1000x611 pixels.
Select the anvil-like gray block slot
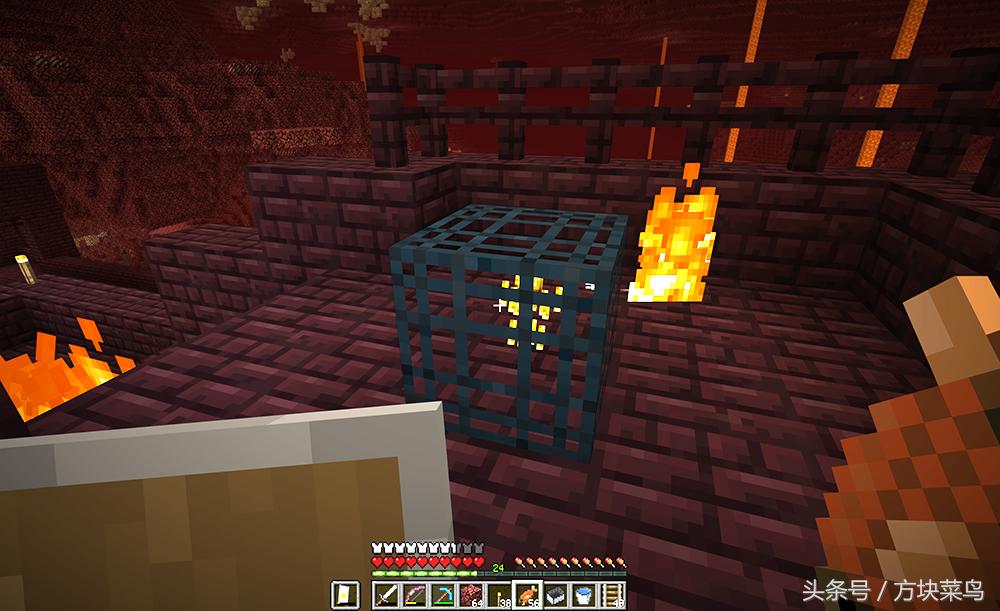[556, 596]
